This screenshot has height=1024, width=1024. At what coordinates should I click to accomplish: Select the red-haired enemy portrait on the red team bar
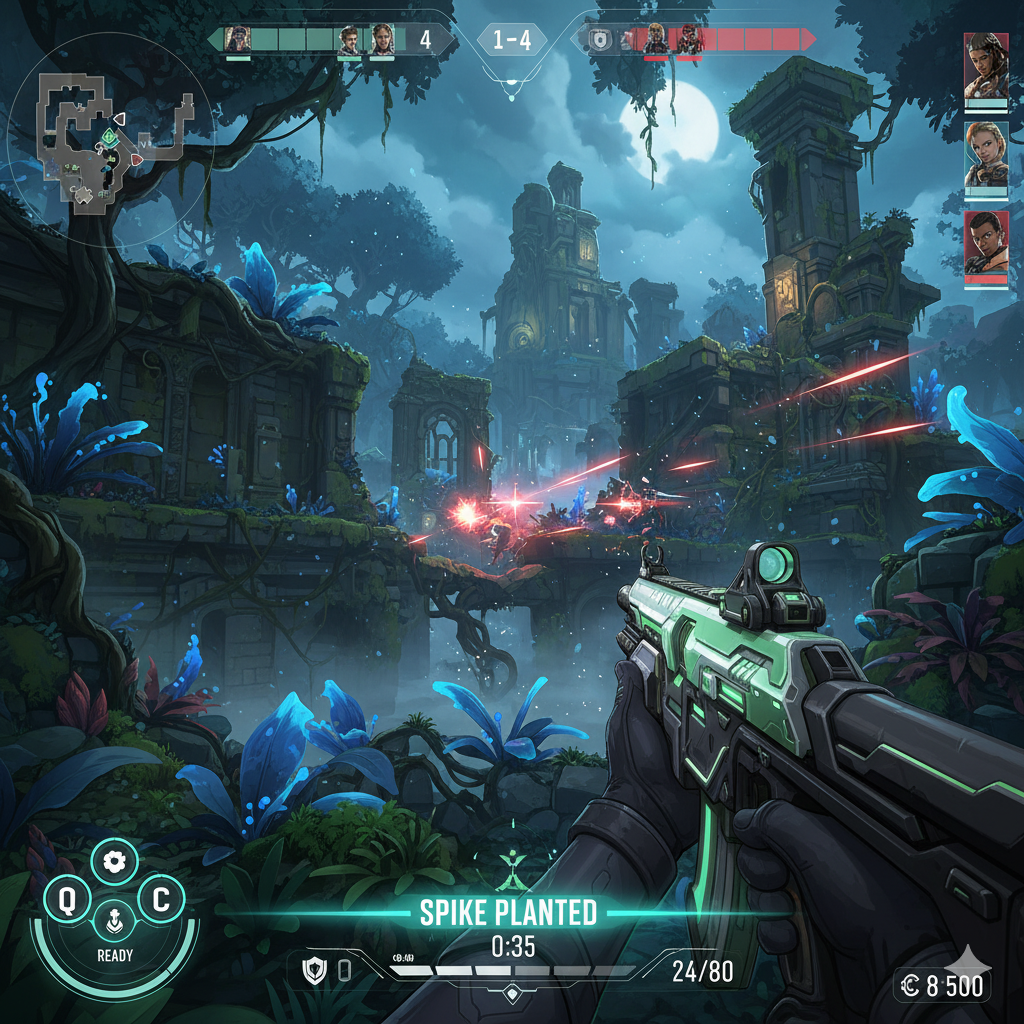click(689, 40)
